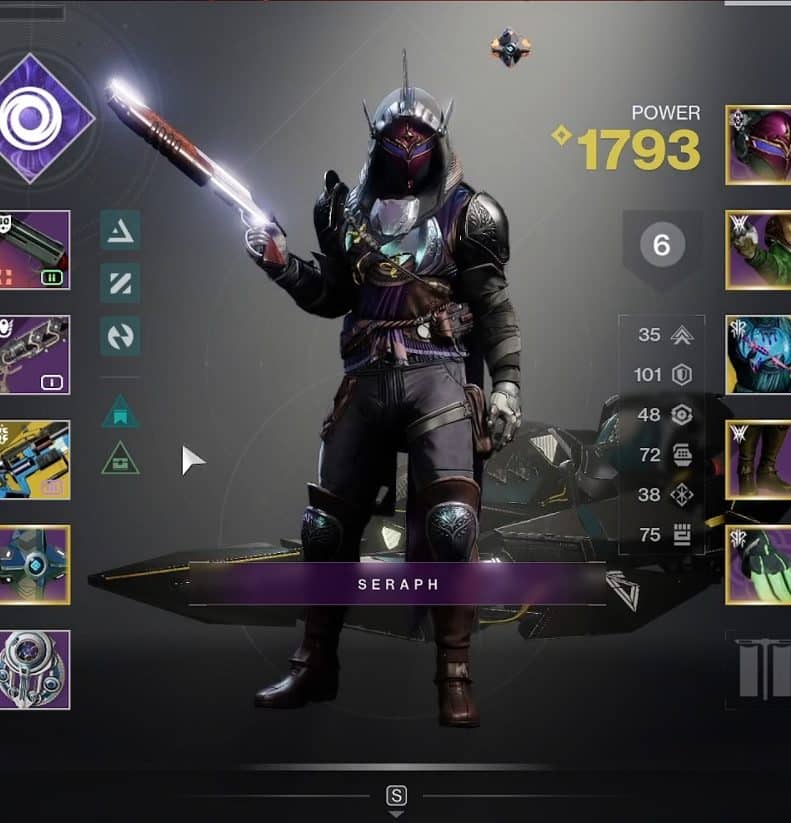Click the teal triangle-A square icon
Screen dimensions: 791x823
click(x=120, y=231)
